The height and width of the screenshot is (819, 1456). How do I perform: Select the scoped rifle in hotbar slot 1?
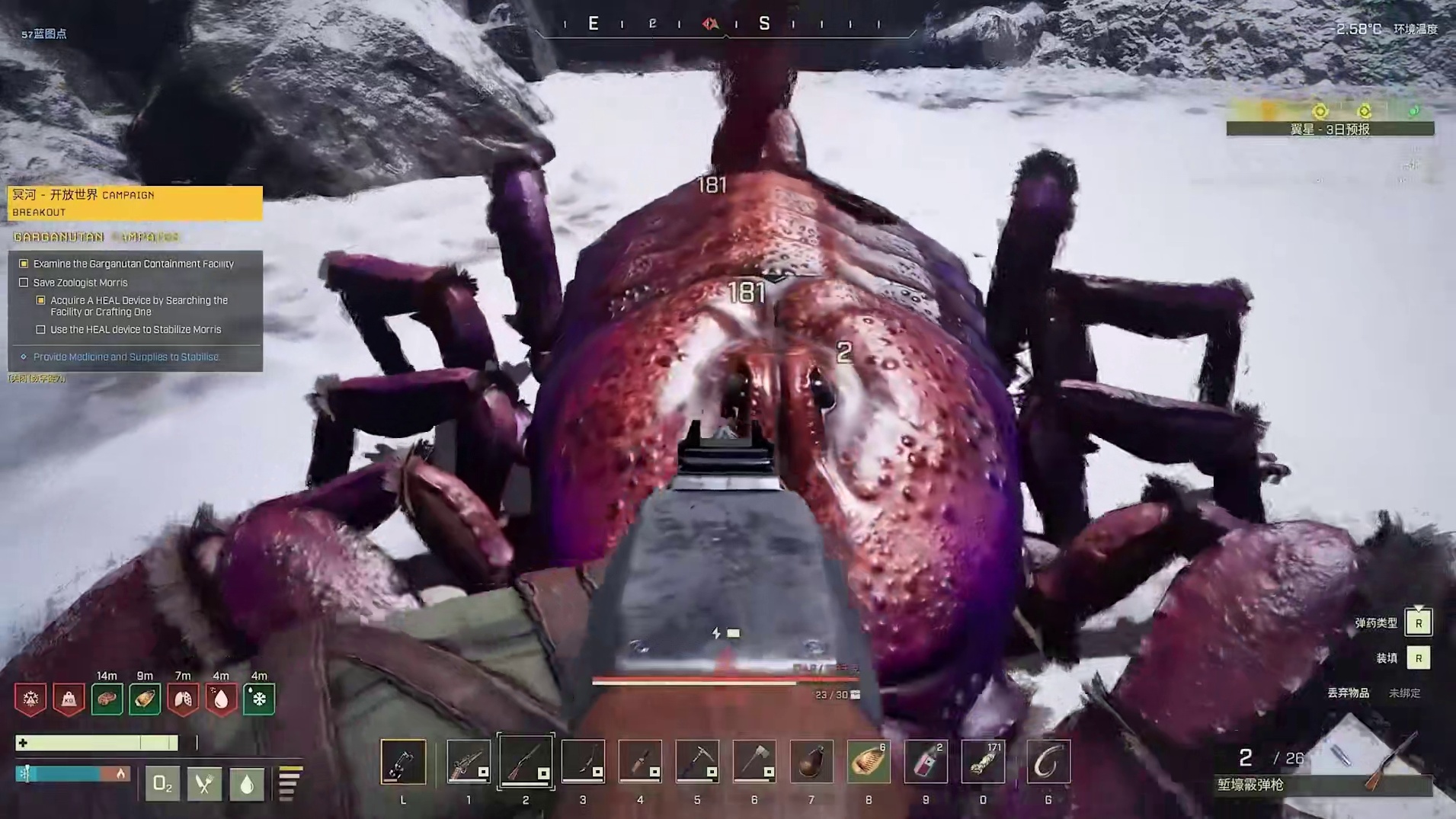(x=468, y=761)
